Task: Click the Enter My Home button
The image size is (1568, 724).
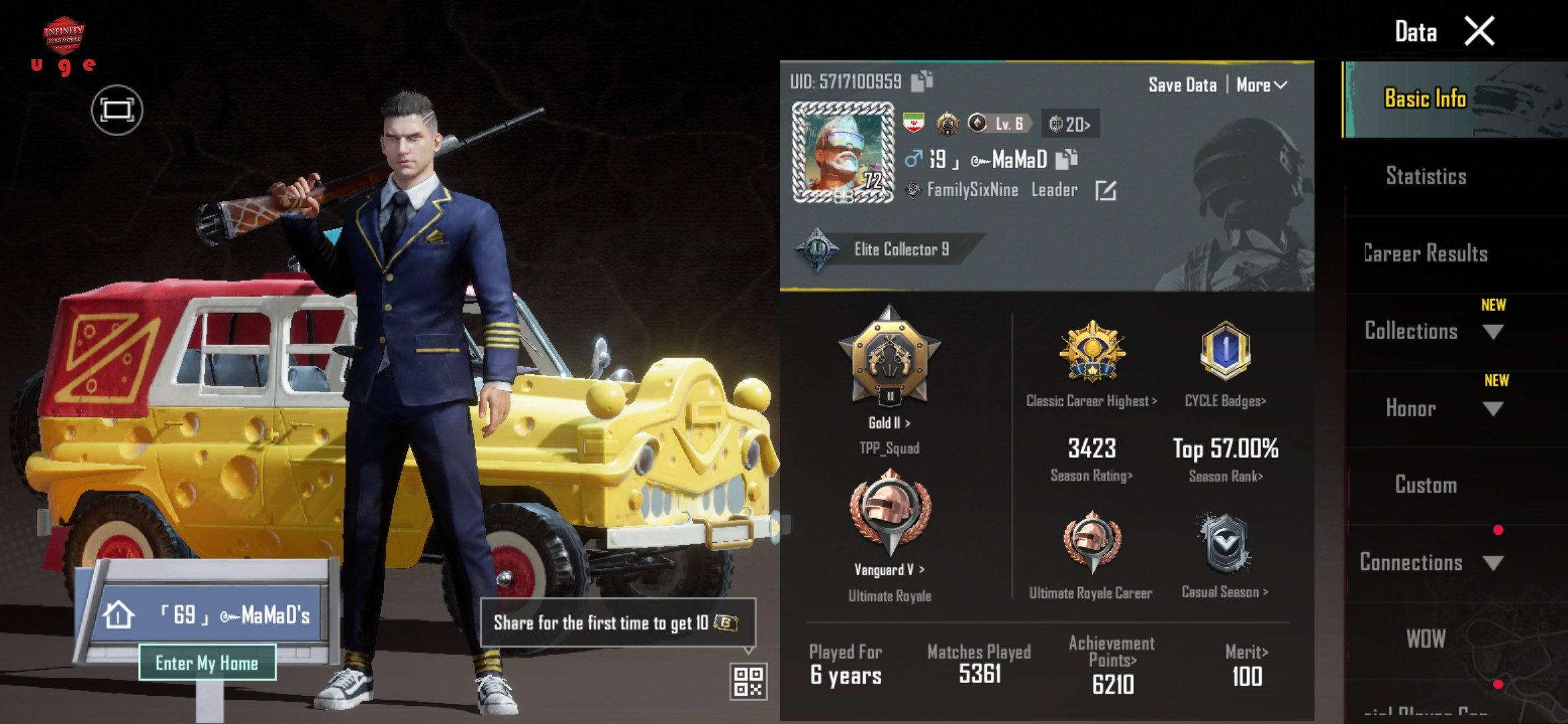Action: [x=207, y=663]
